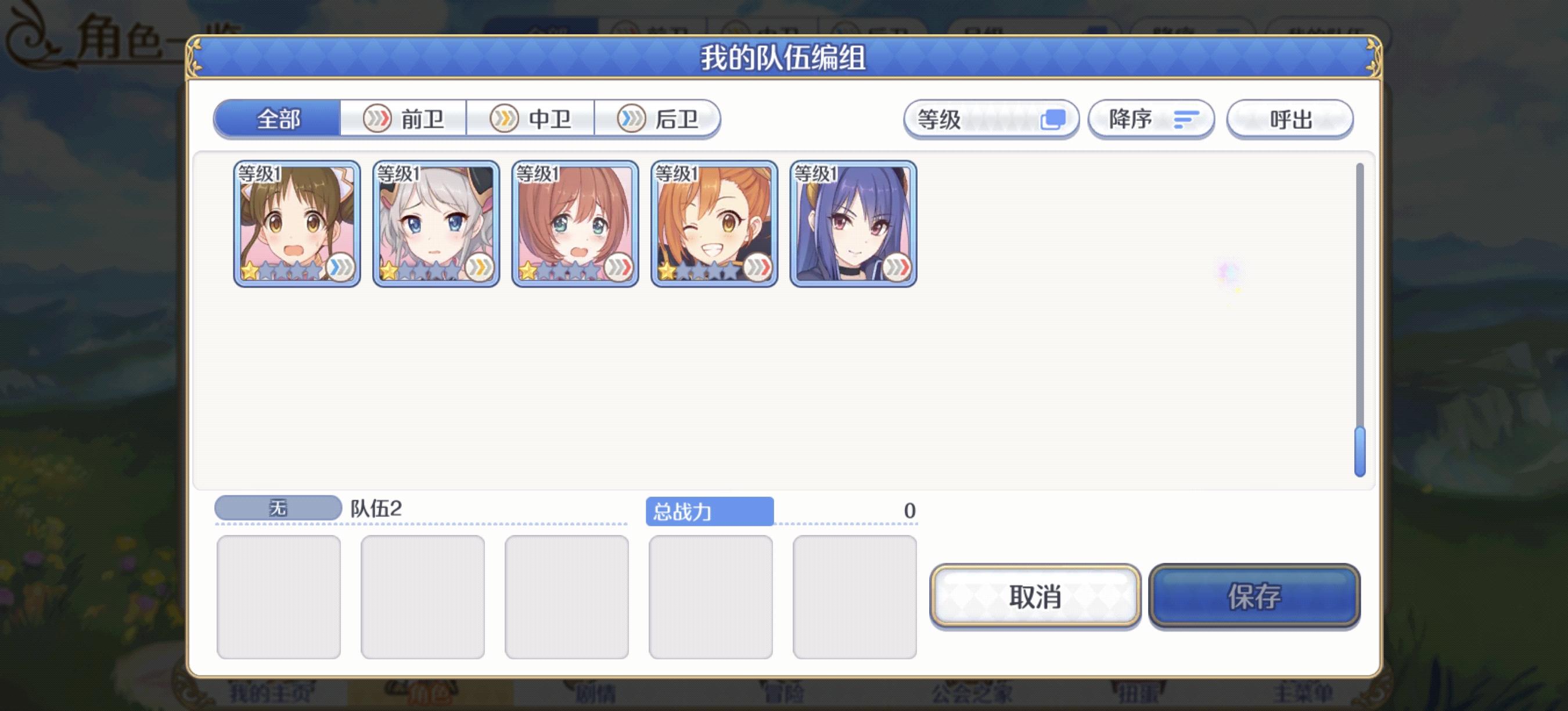Viewport: 1568px width, 711px height.
Task: Toggle 降序 to change sort order
Action: tap(1150, 120)
